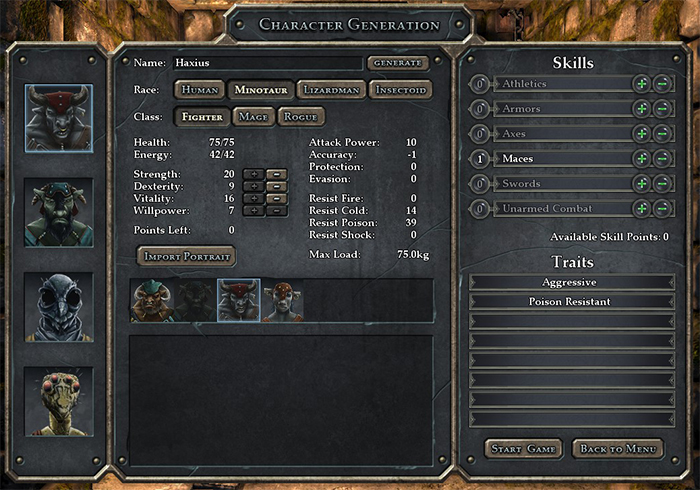Decrease the Willpower attribute
The height and width of the screenshot is (490, 700).
click(277, 210)
